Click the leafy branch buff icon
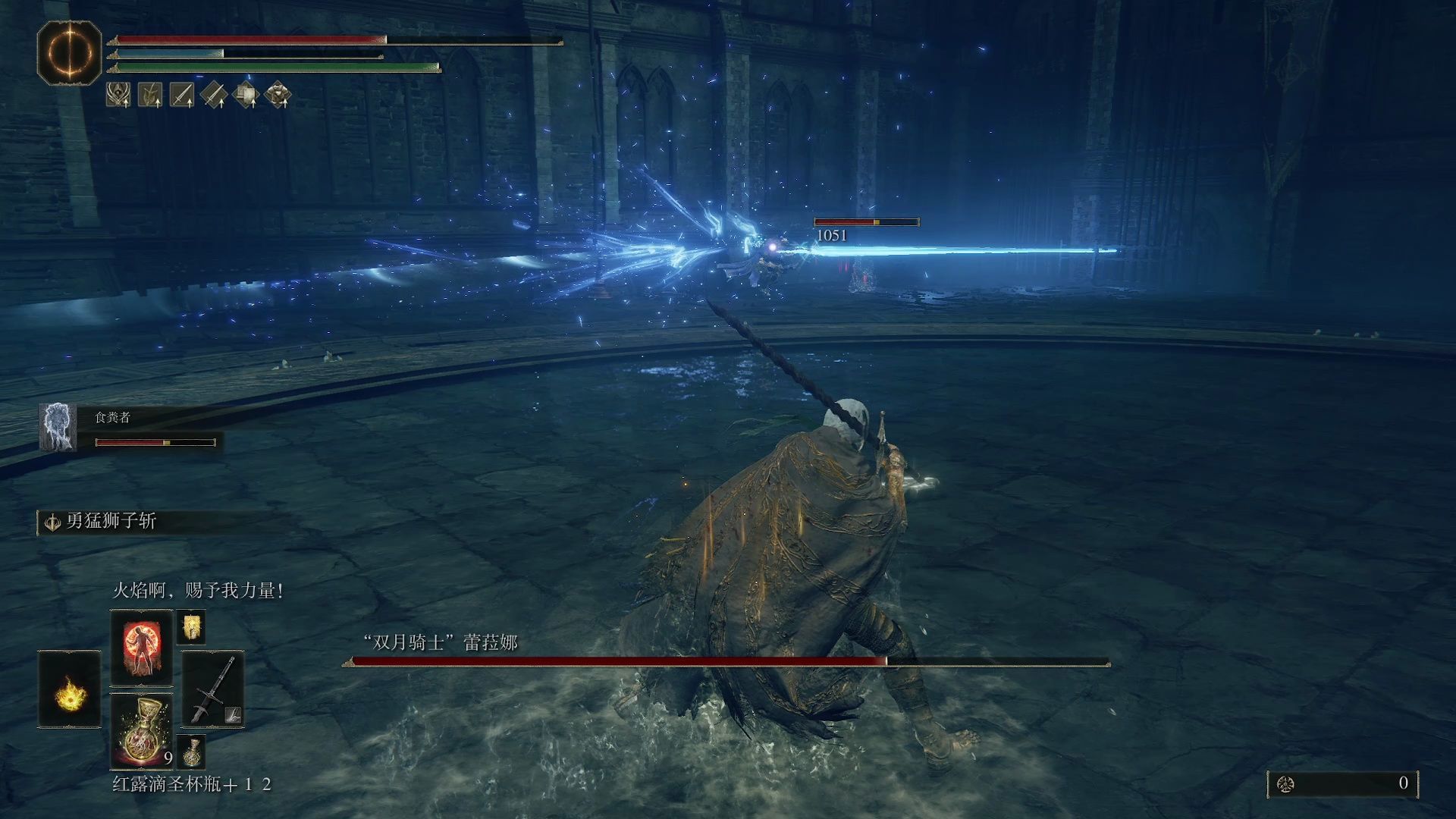1456x819 pixels. 150,95
